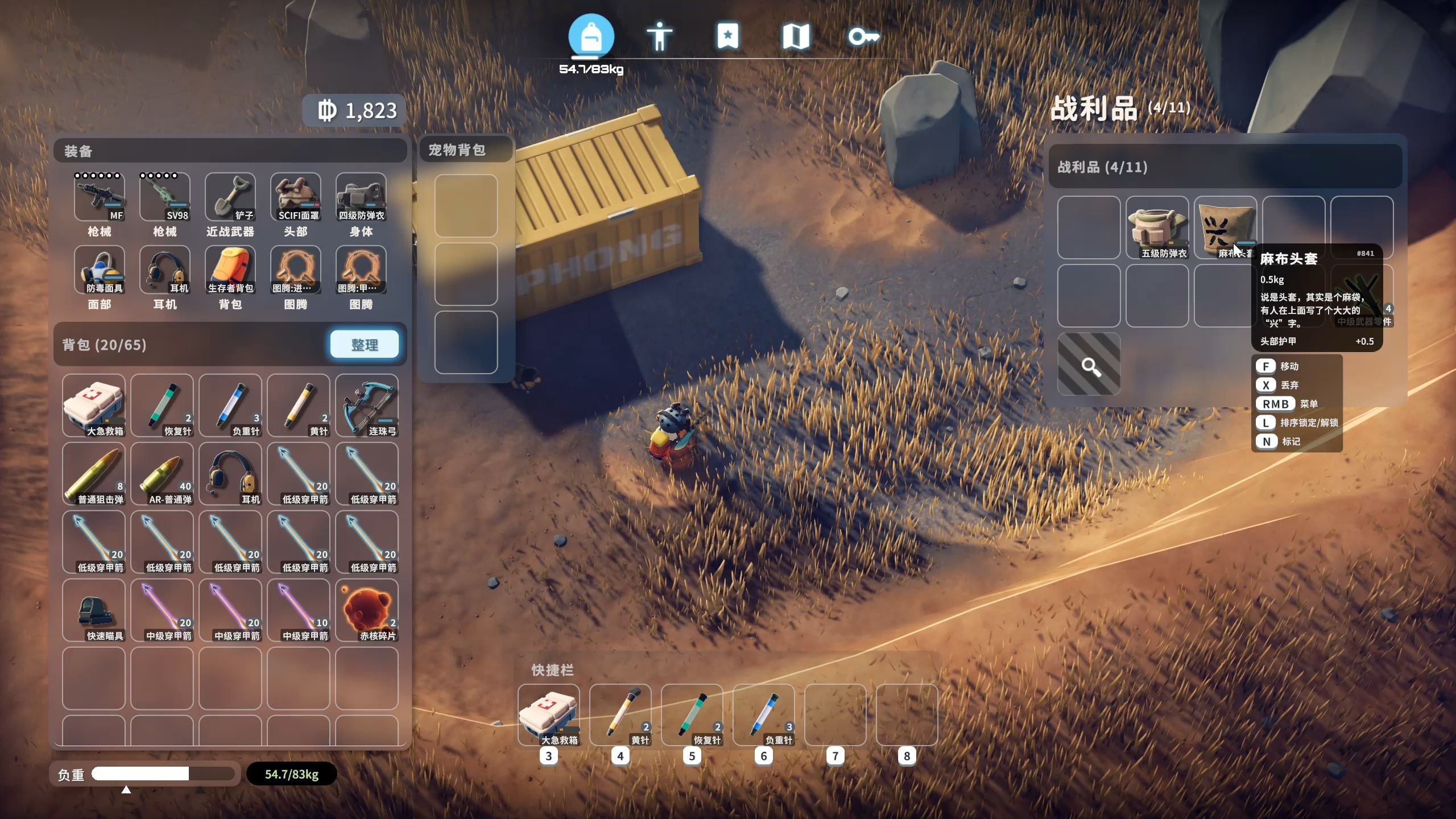Image resolution: width=1456 pixels, height=819 pixels.
Task: Open the backpack tab at top
Action: [591, 36]
